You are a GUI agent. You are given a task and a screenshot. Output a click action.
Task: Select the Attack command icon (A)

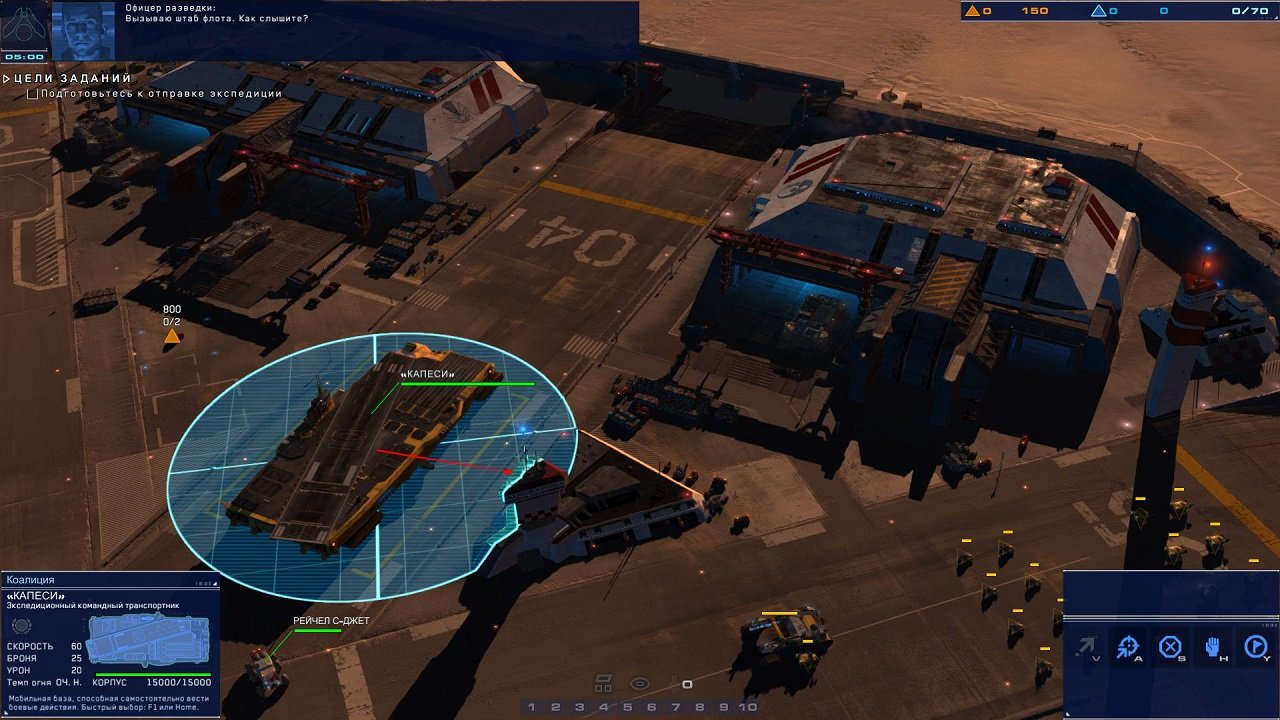[1128, 645]
